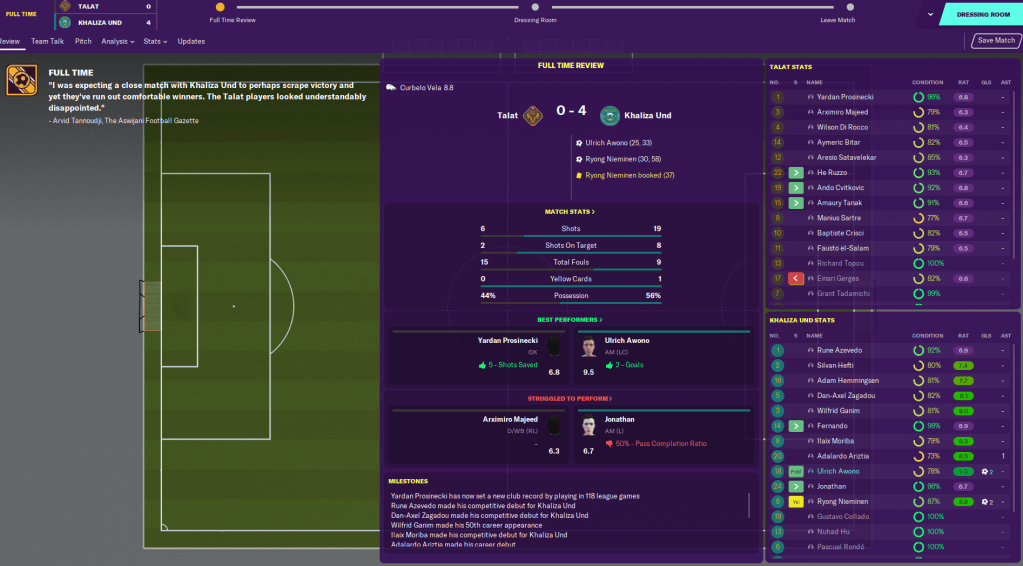Select Ulrich Awono in Khaliza Und stats
Screen dimensions: 1023x566
[839, 471]
